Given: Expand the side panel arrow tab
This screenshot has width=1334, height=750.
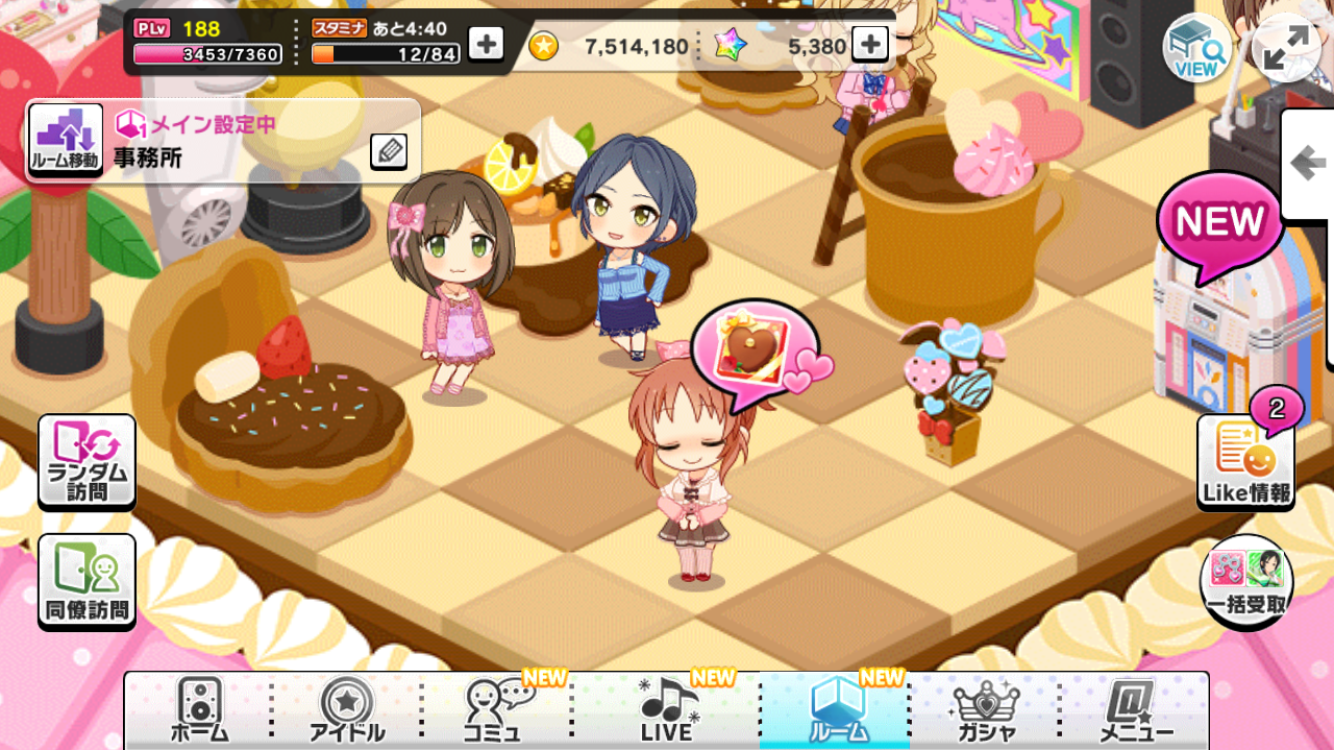Looking at the screenshot, I should [x=1308, y=164].
